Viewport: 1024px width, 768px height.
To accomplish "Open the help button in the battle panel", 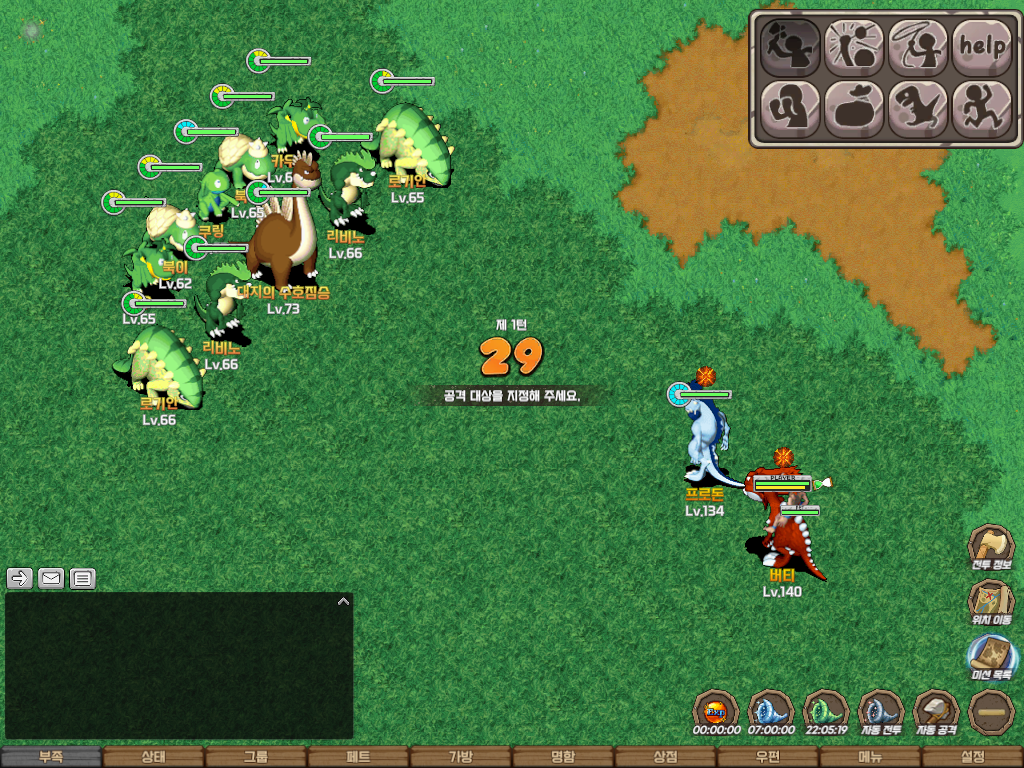I will (981, 46).
